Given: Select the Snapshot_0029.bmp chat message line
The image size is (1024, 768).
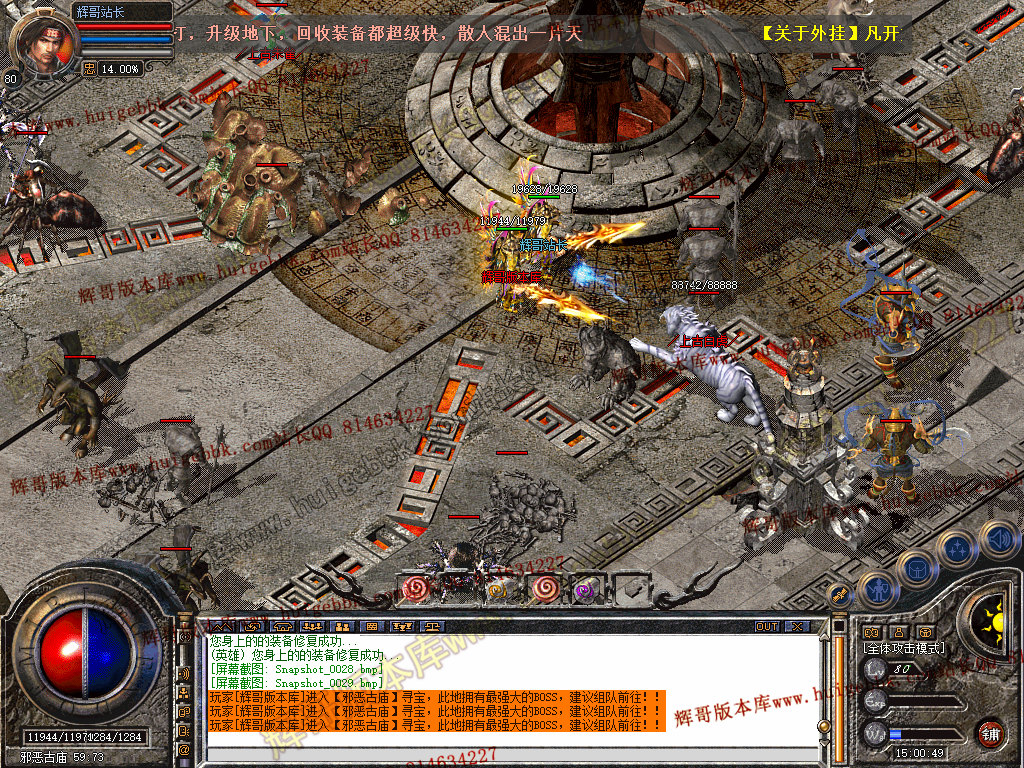Looking at the screenshot, I should pyautogui.click(x=296, y=682).
